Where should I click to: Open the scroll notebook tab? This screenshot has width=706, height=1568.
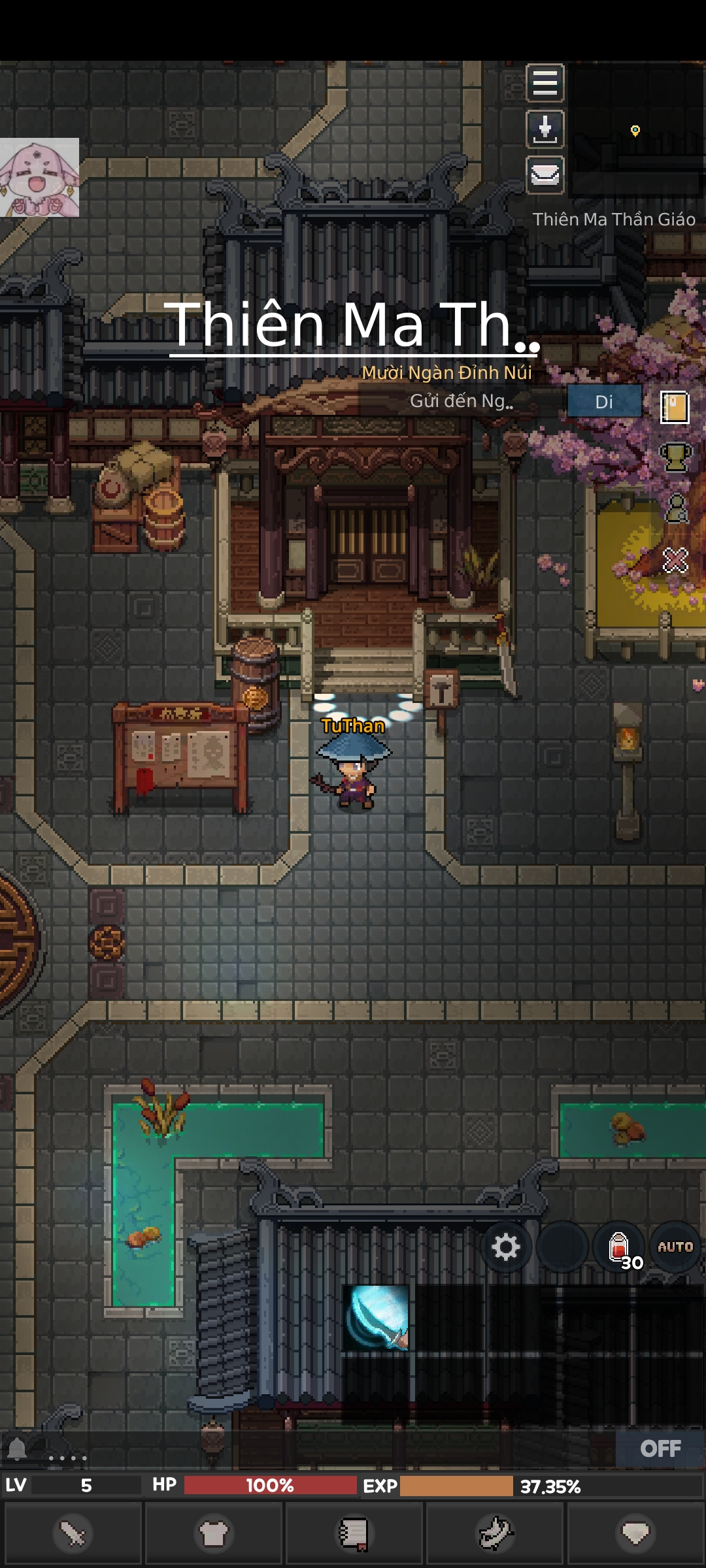[354, 1533]
